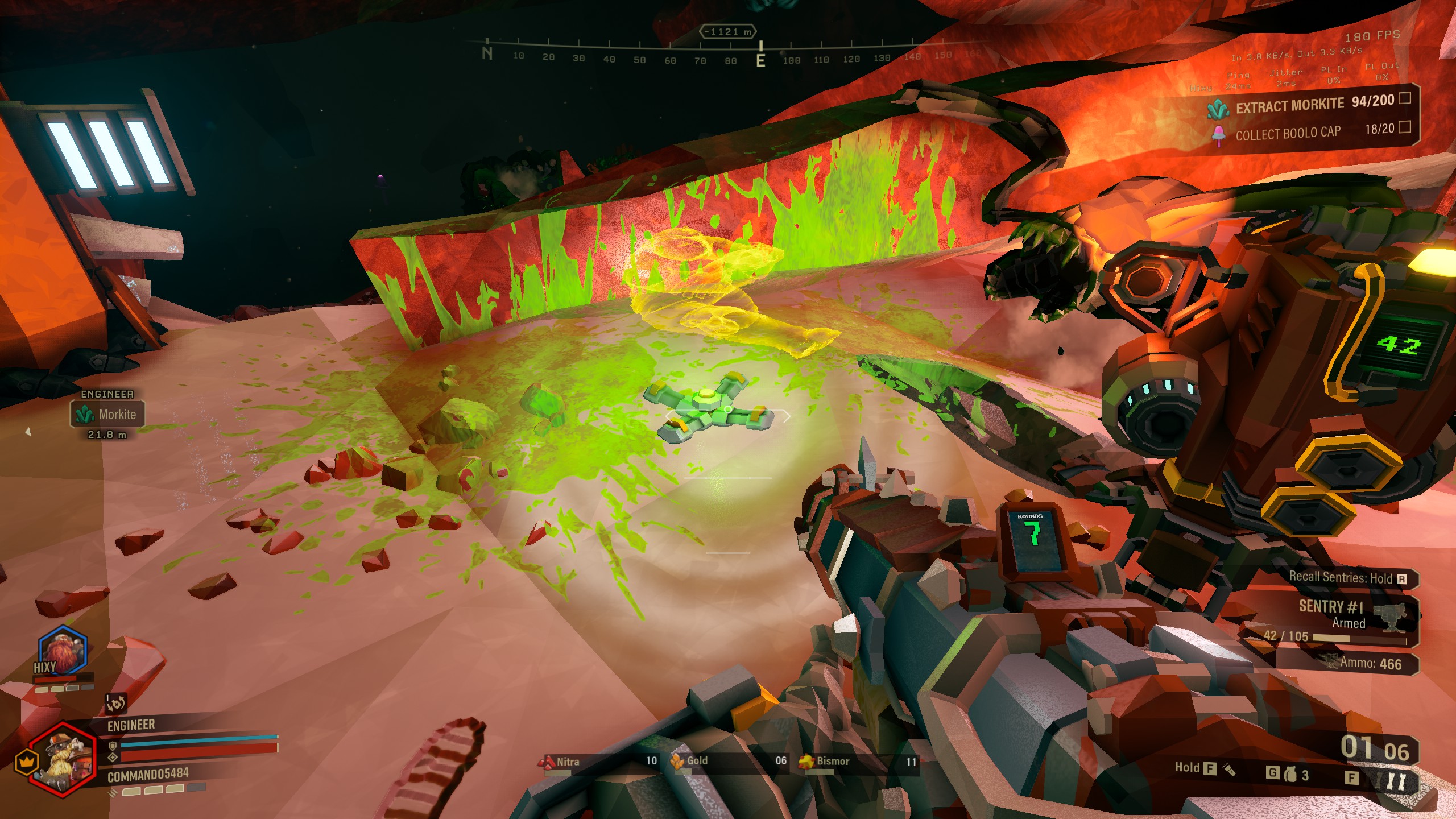Click the grenade icon
Image resolution: width=1456 pixels, height=819 pixels.
[1290, 773]
